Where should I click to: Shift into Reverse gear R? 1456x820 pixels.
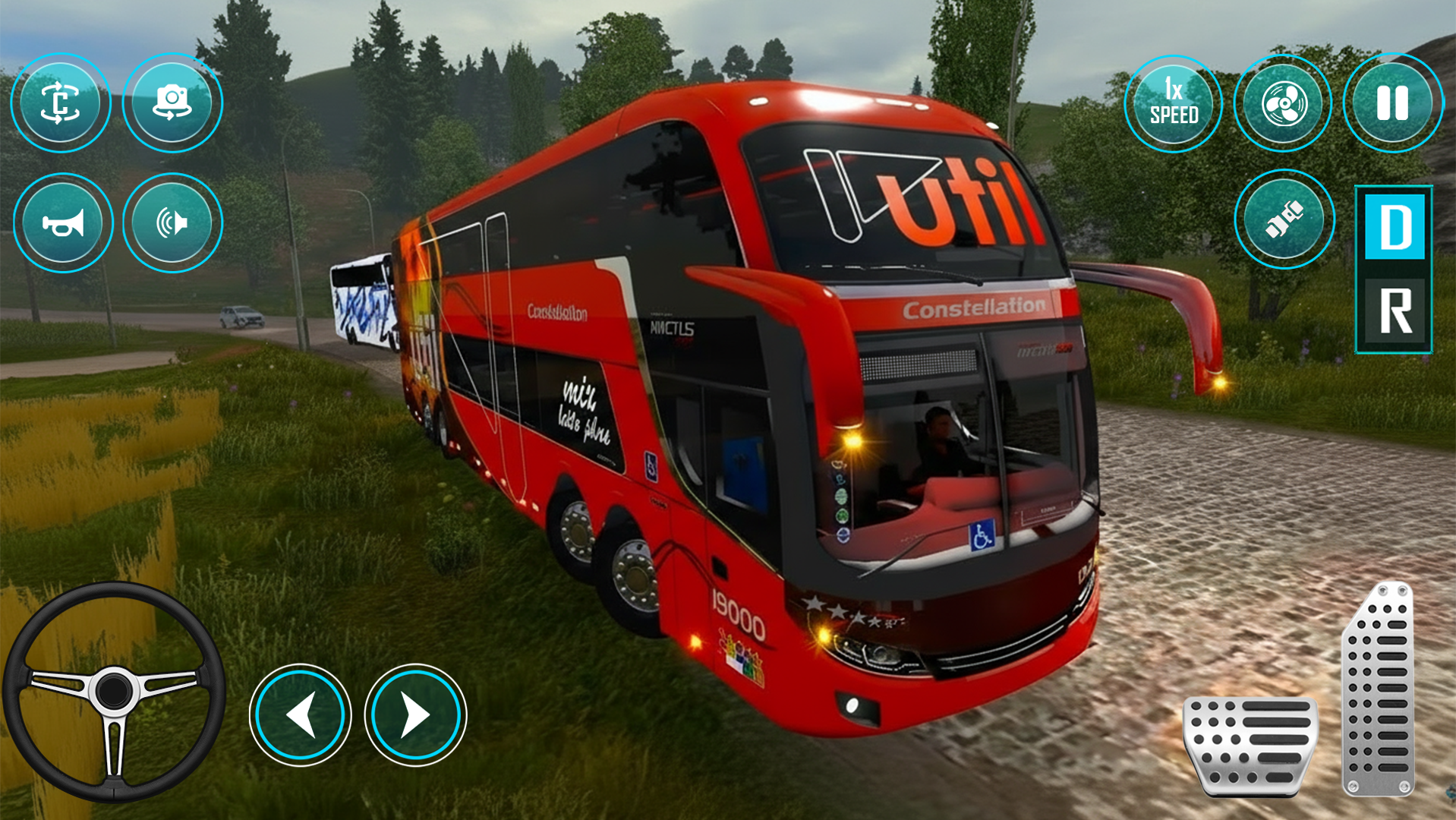pyautogui.click(x=1395, y=311)
